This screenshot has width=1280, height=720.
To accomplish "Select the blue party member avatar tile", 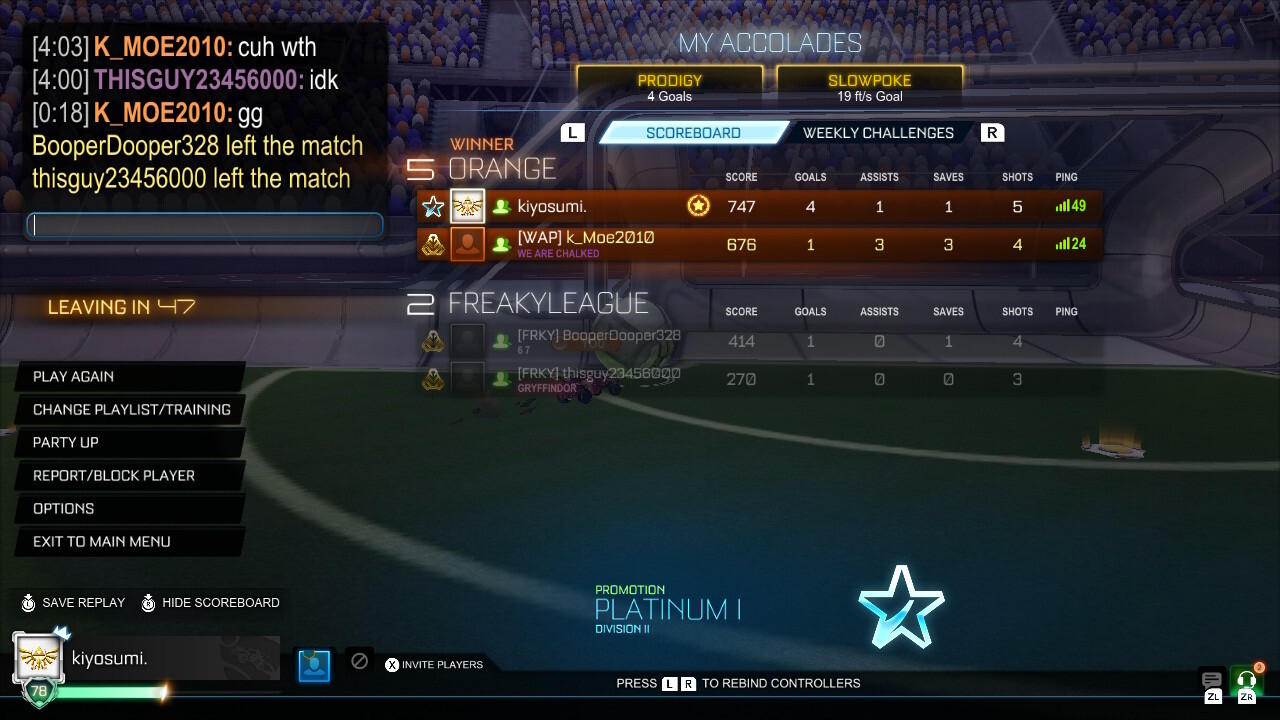I will 314,664.
